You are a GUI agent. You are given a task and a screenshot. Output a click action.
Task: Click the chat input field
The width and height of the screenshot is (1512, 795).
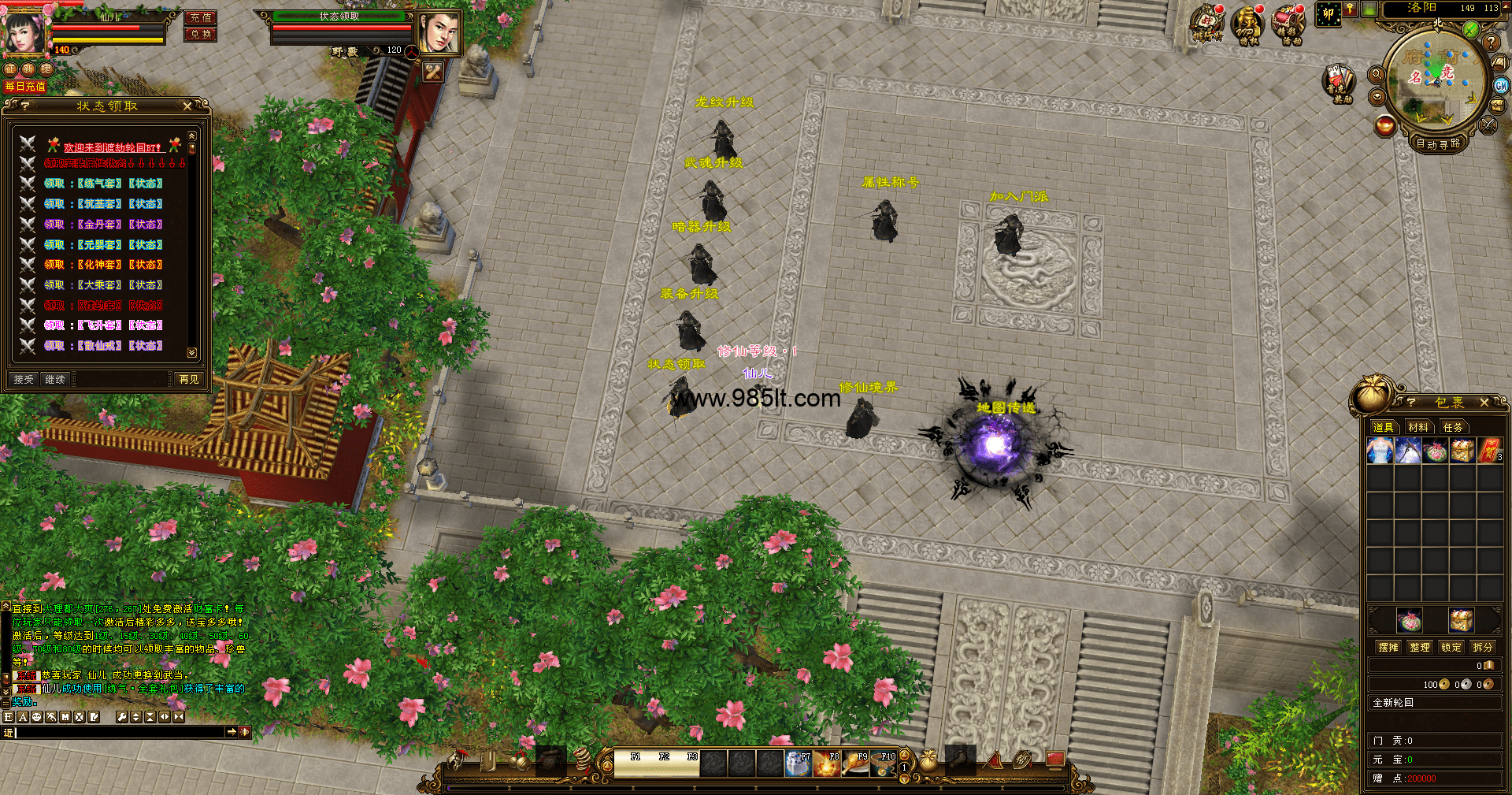(118, 733)
